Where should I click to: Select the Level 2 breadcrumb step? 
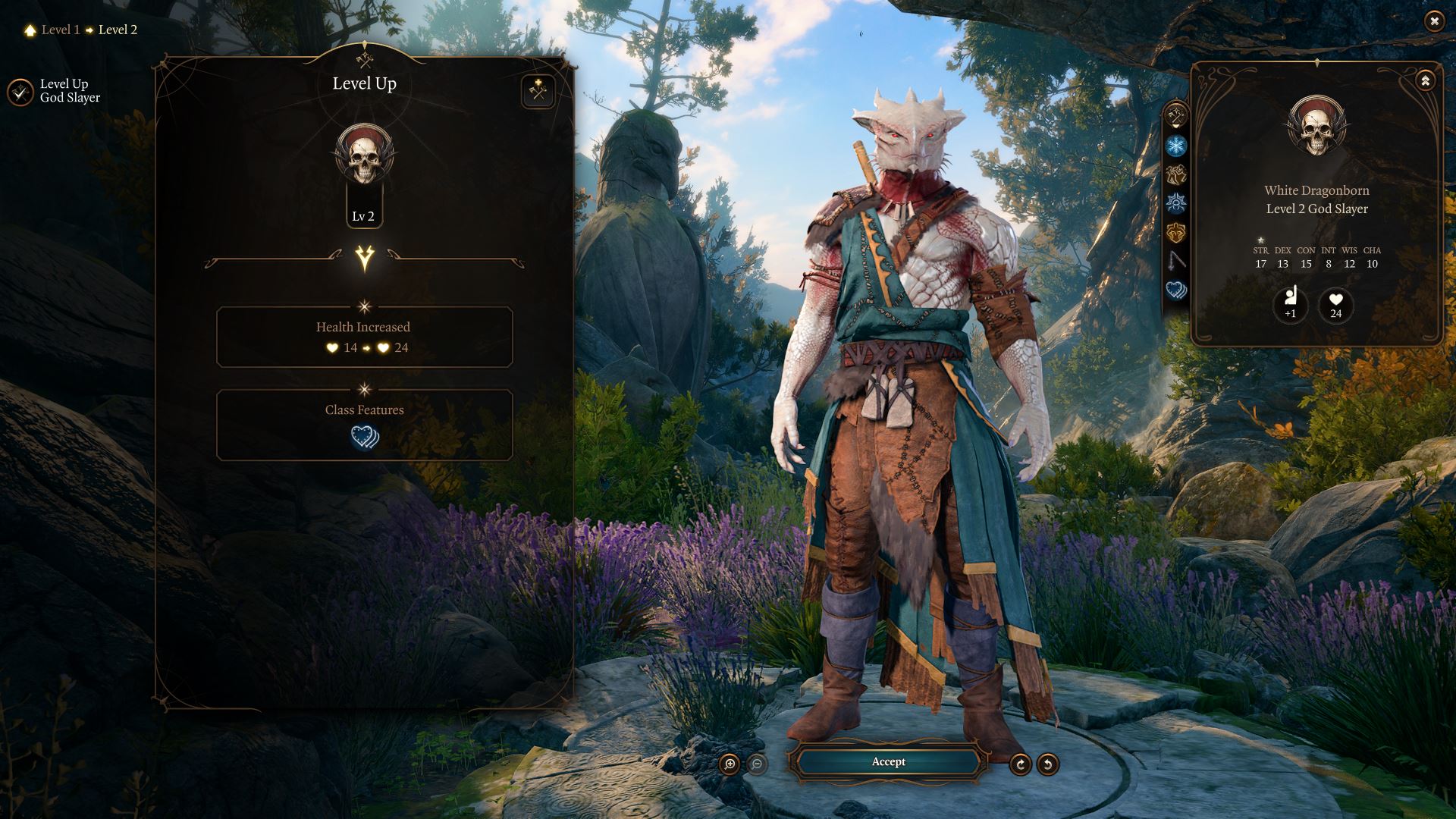(117, 30)
